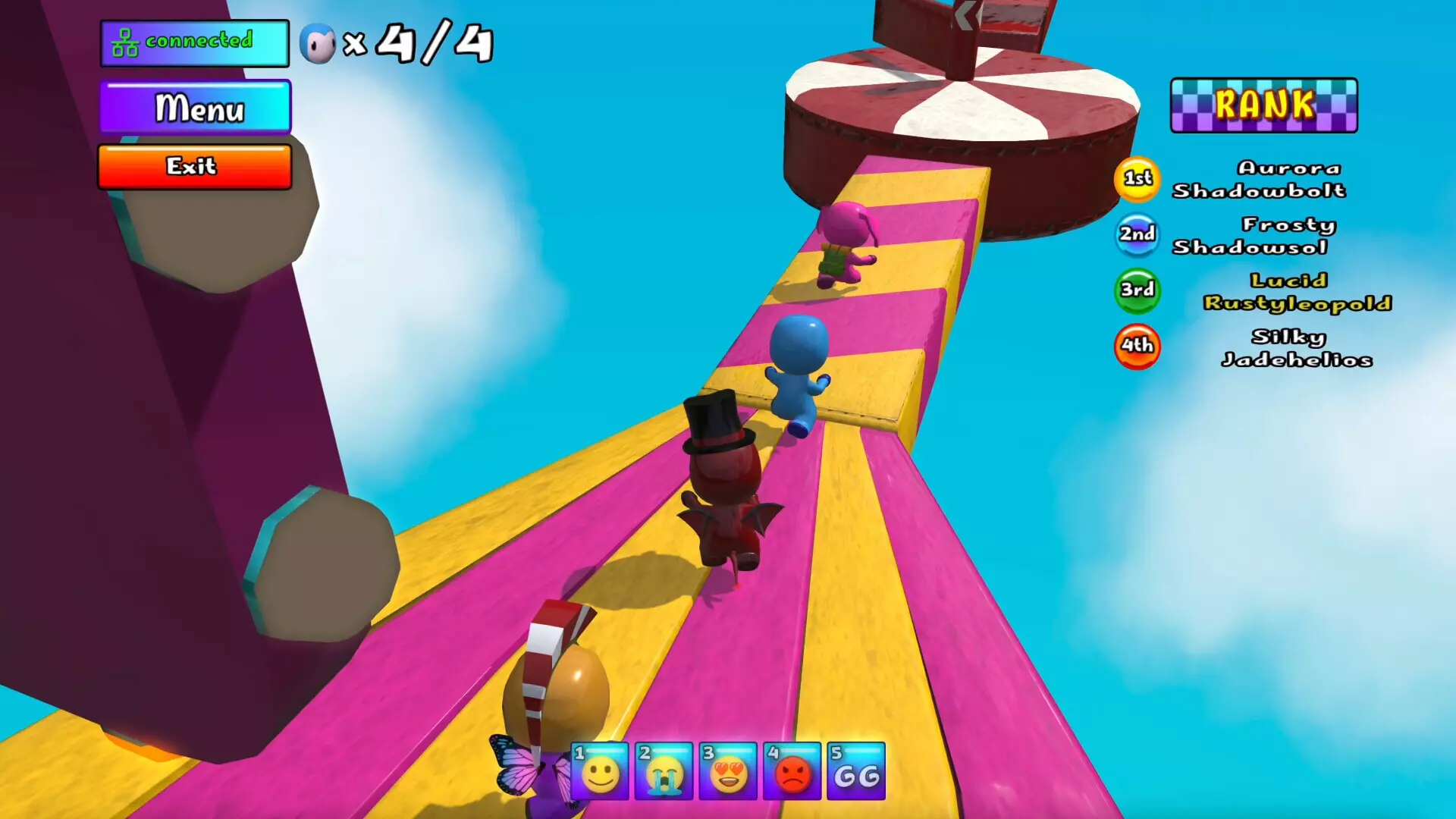This screenshot has height=819, width=1456.
Task: Open the purple Menu button
Action: tap(195, 108)
